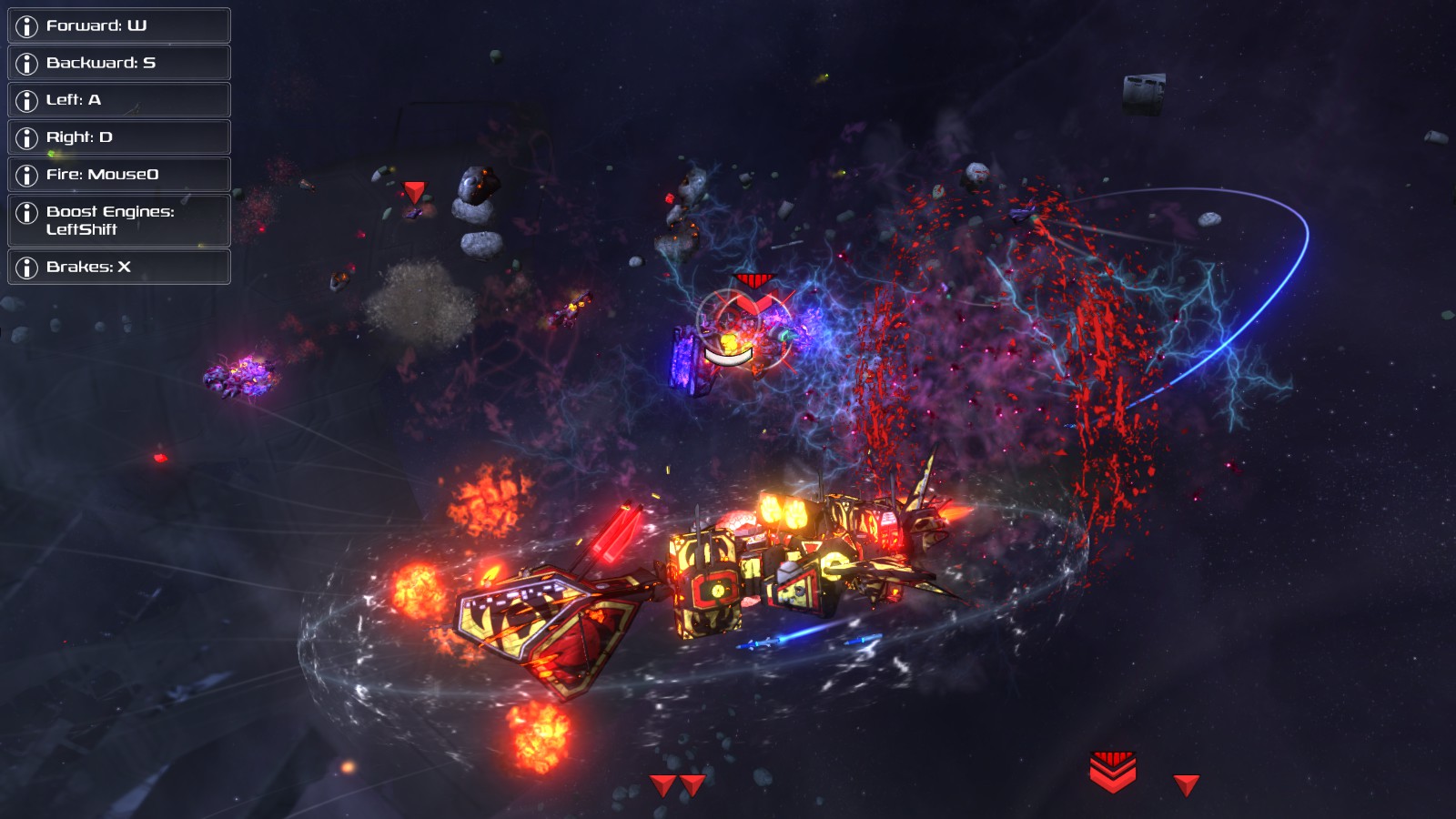Click the info icon beside Left: A
Screen dimensions: 1456x819
coord(27,100)
